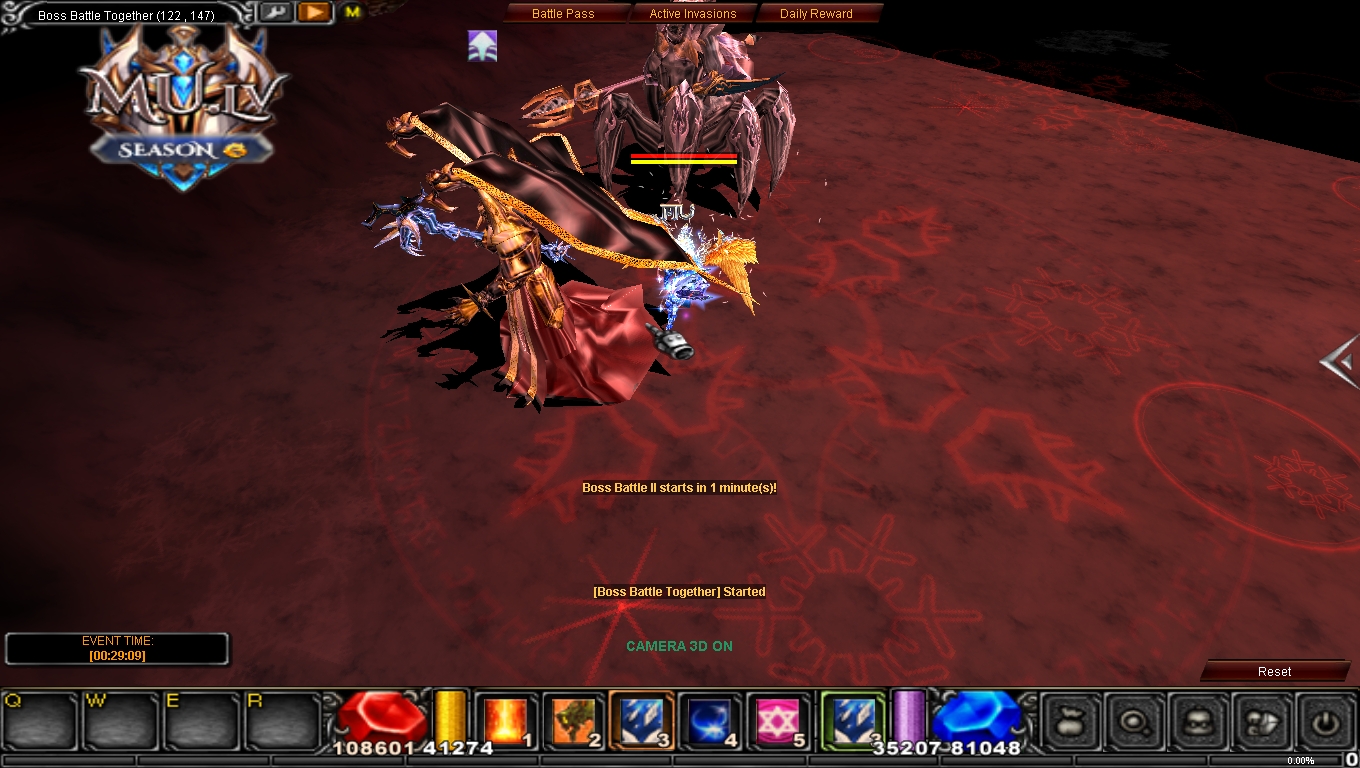Image resolution: width=1360 pixels, height=768 pixels.
Task: Toggle the yellow M minimap icon
Action: (352, 13)
